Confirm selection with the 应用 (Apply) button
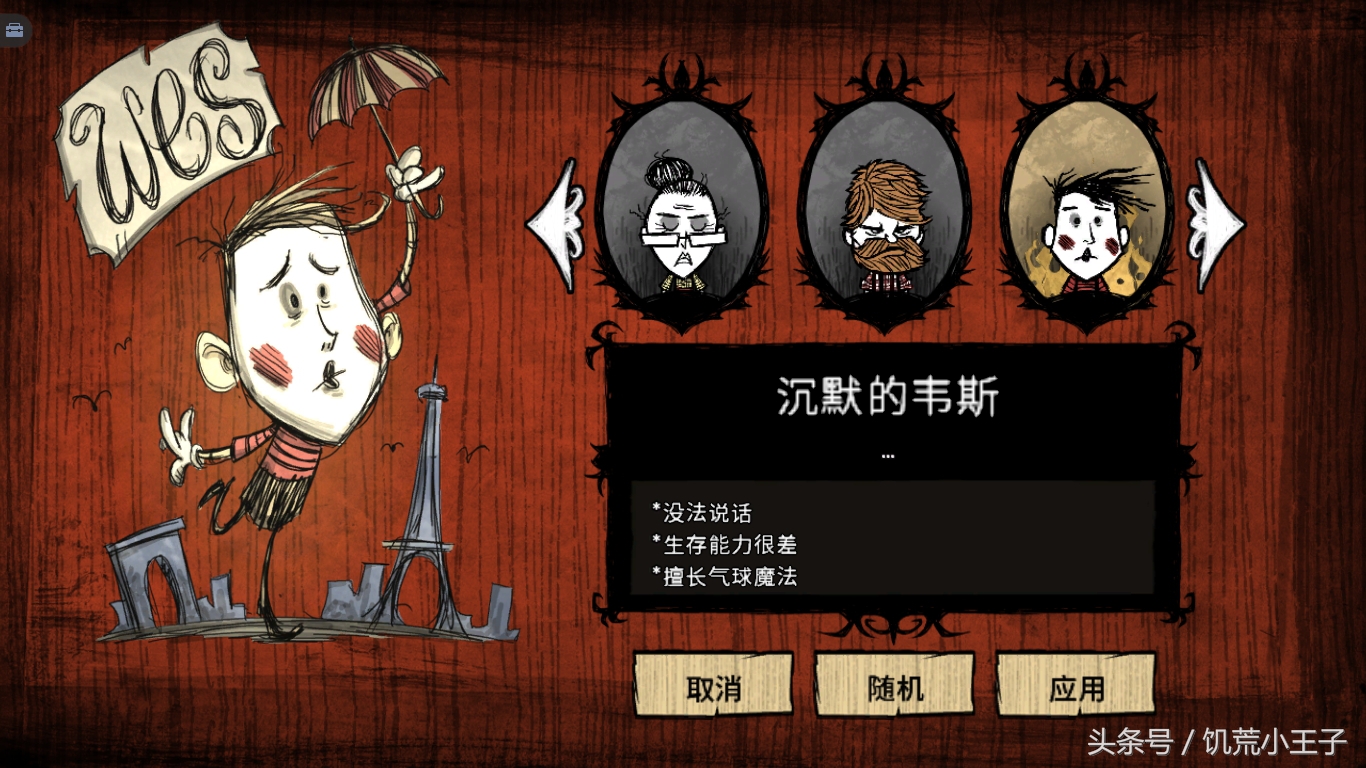This screenshot has height=768, width=1366. point(1076,686)
